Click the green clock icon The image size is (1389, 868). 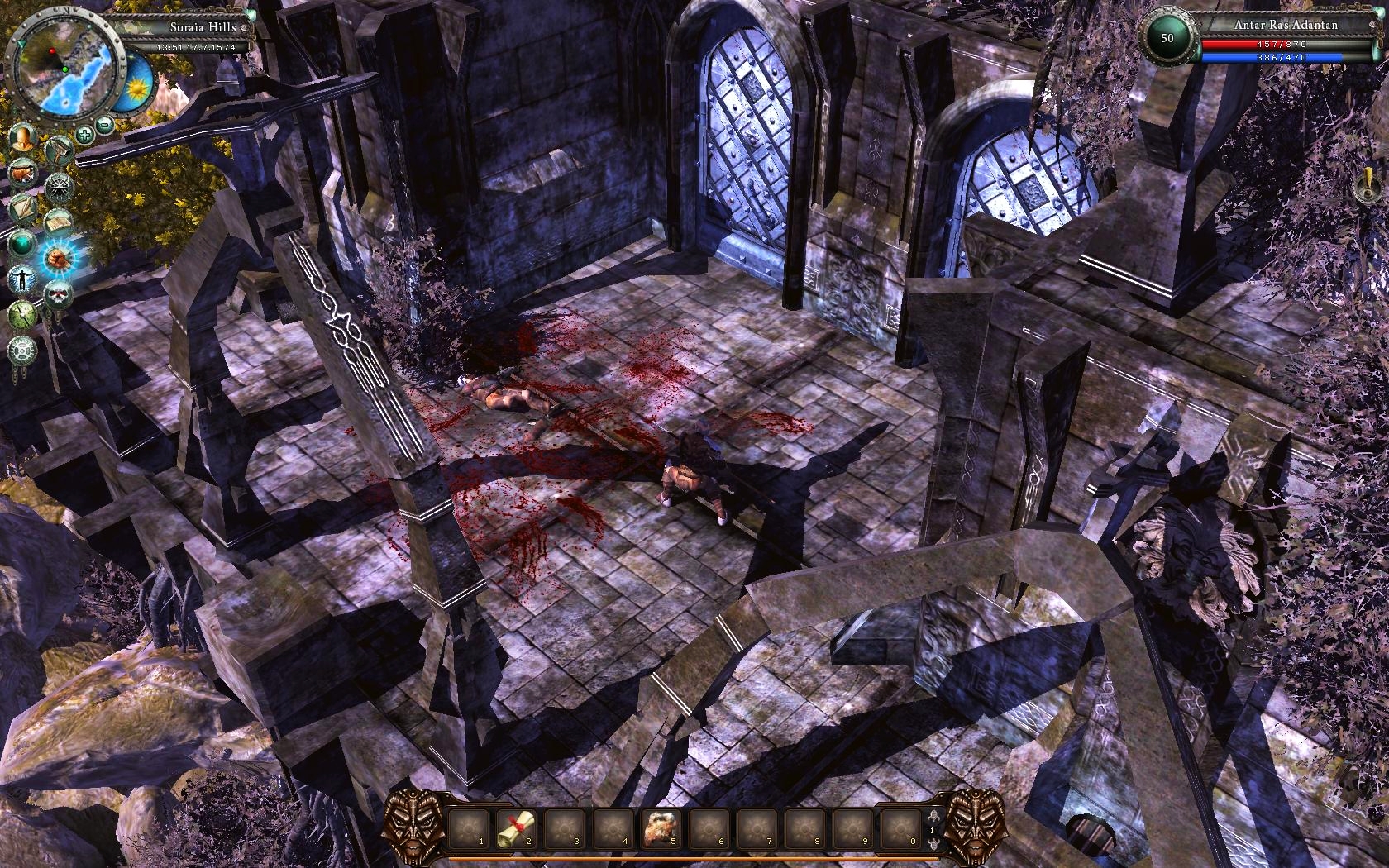click(x=22, y=314)
